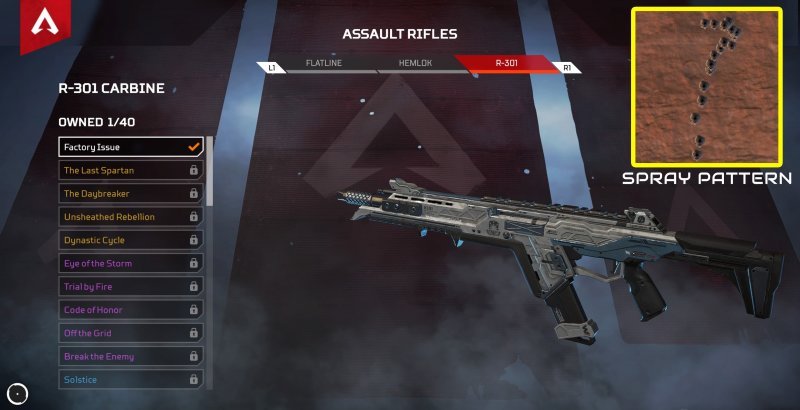The height and width of the screenshot is (410, 800).
Task: Preview the Unsheathed Rebellion skin
Action: pyautogui.click(x=131, y=217)
